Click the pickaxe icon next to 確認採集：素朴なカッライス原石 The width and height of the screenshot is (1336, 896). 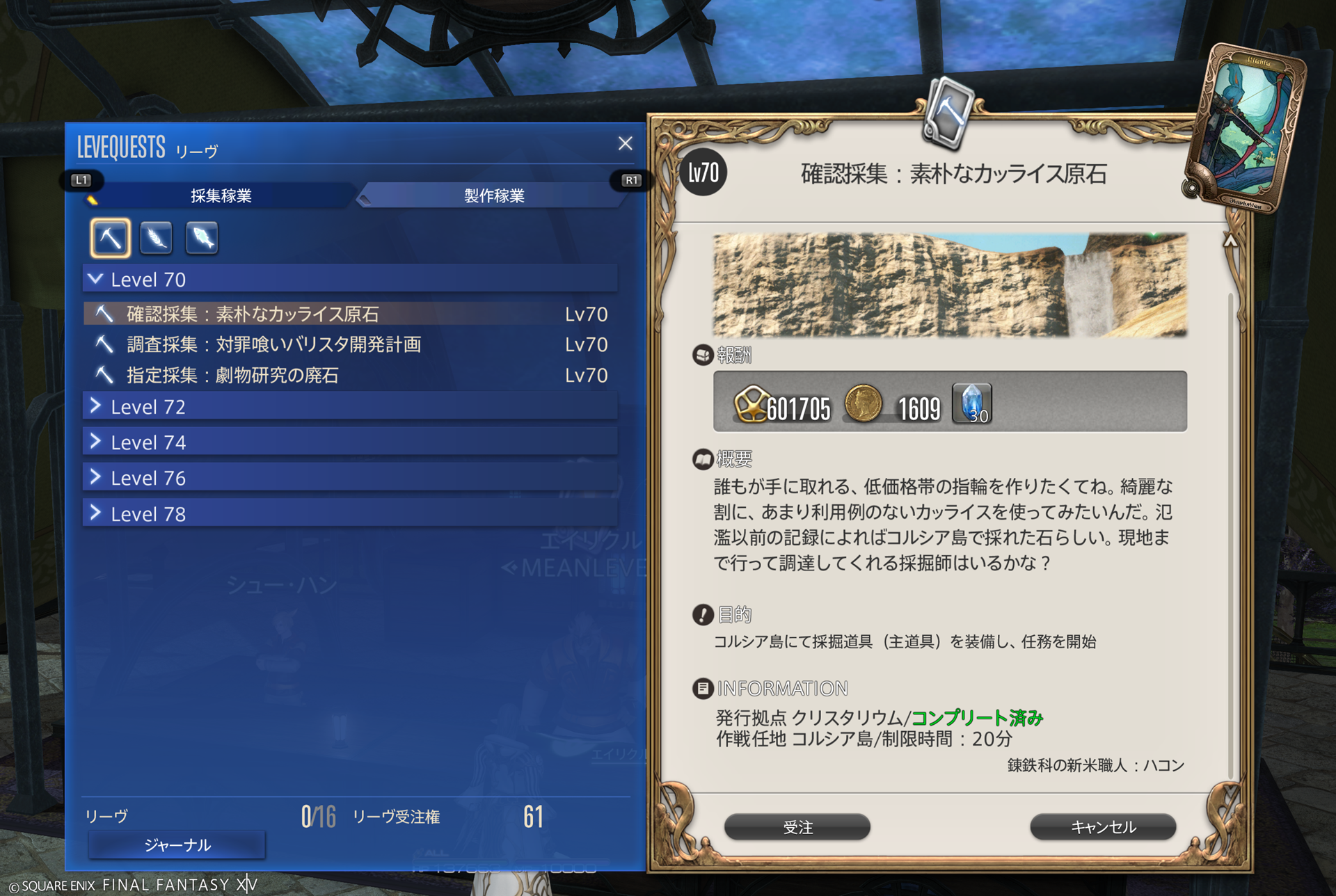click(x=104, y=314)
